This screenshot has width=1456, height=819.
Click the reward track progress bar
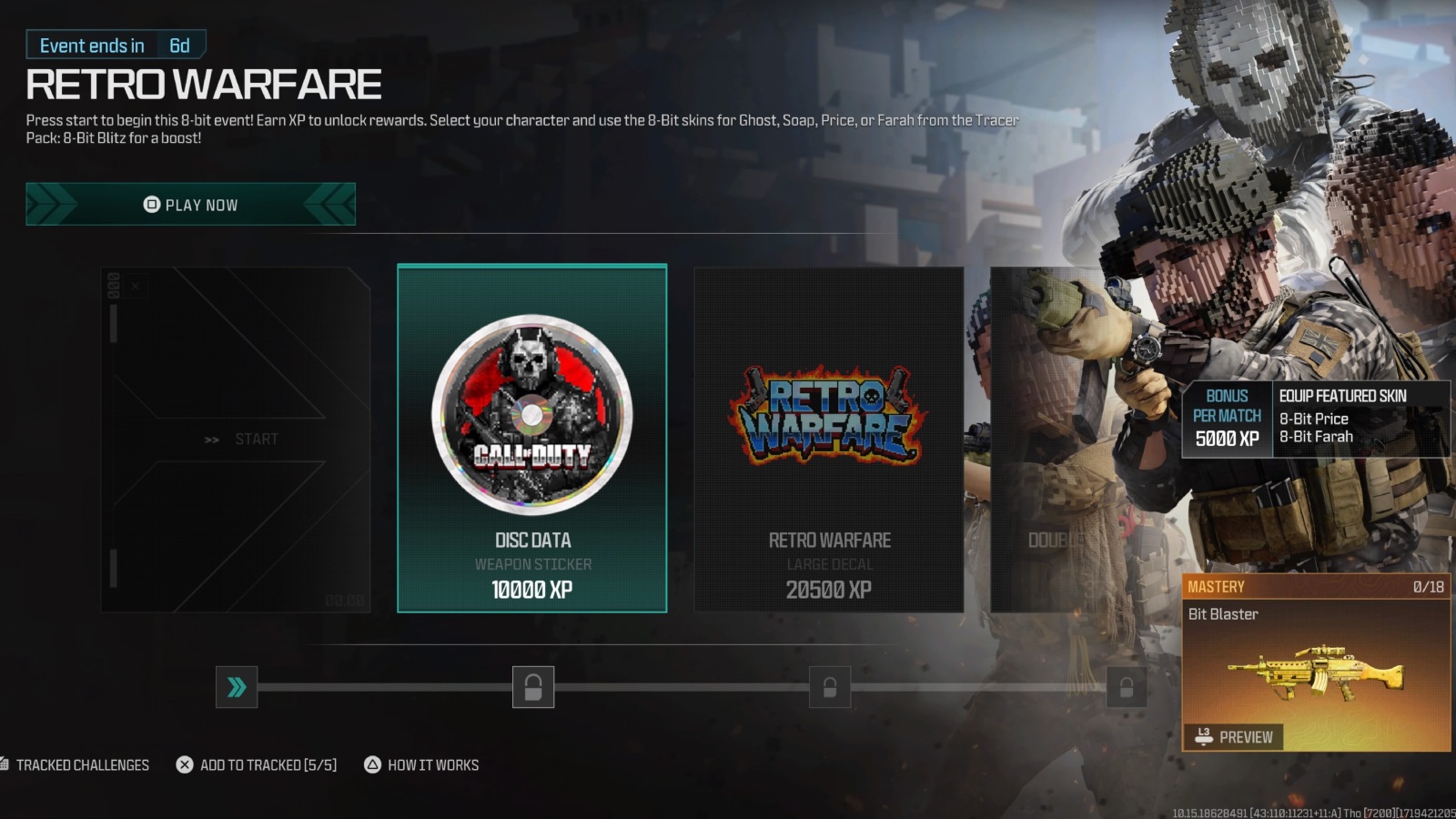[x=682, y=687]
